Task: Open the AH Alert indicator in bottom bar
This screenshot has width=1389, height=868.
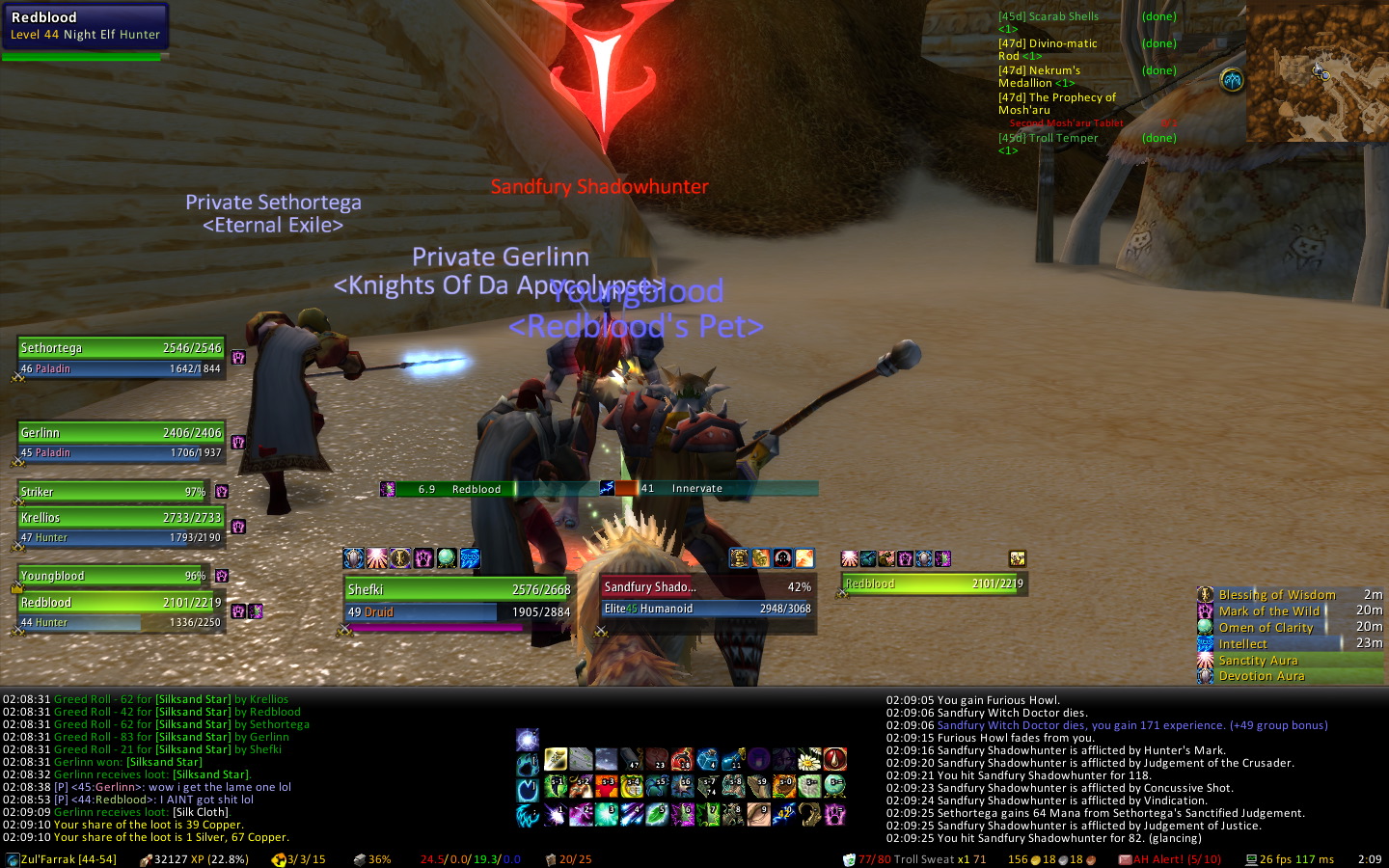Action: point(1169,859)
